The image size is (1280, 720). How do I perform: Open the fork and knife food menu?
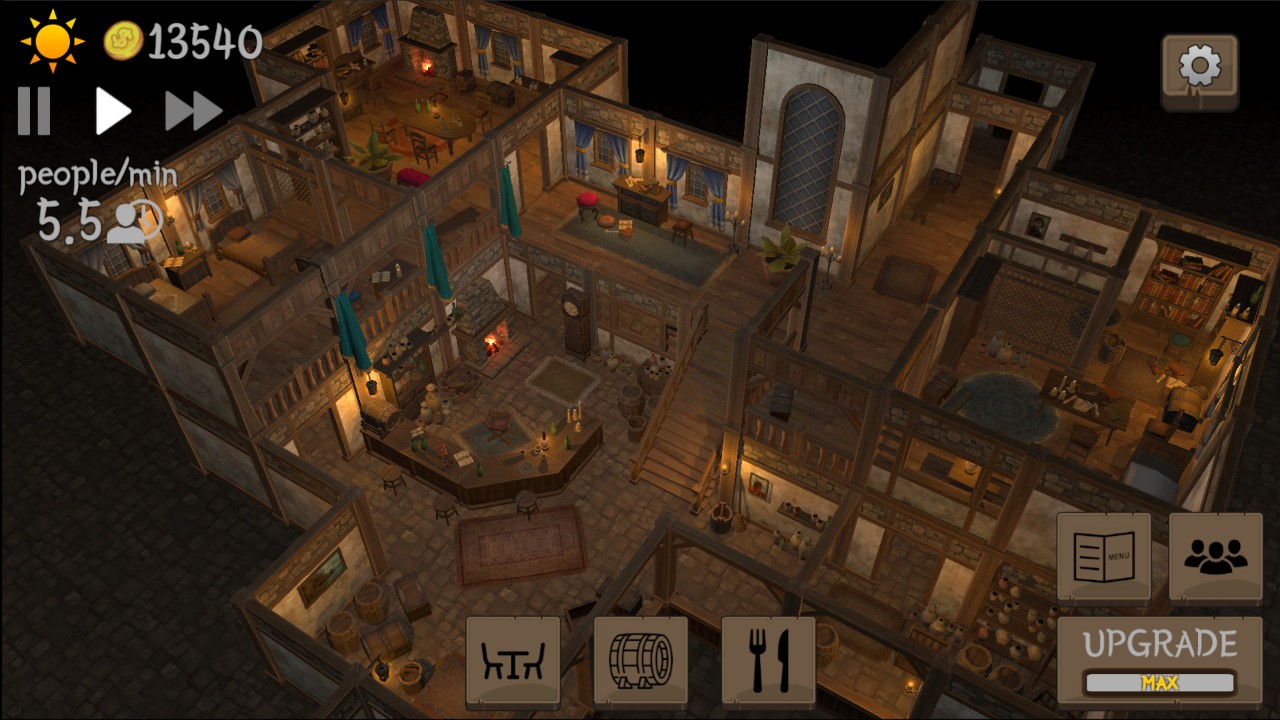(x=768, y=661)
